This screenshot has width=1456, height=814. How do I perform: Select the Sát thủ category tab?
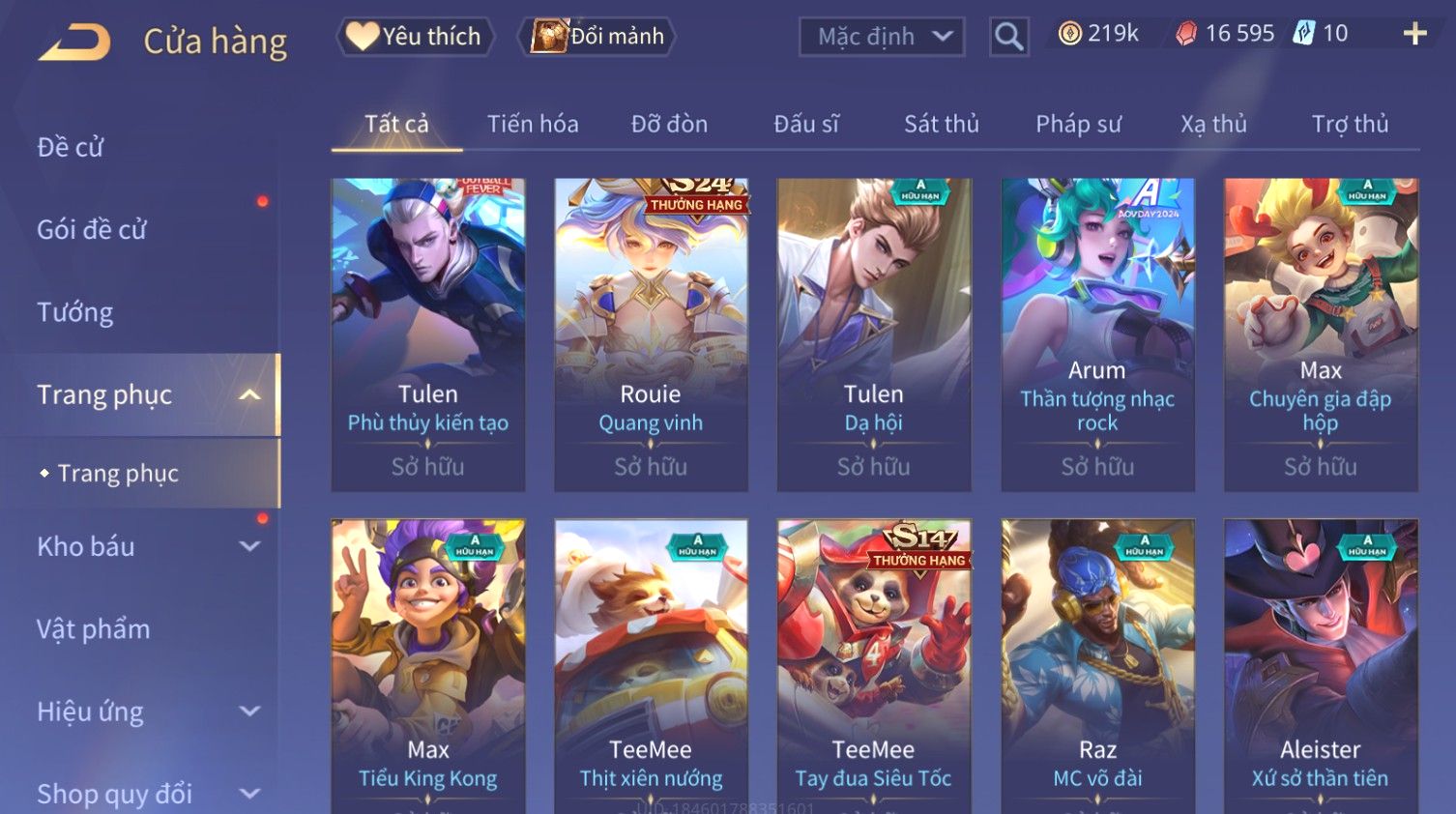942,124
